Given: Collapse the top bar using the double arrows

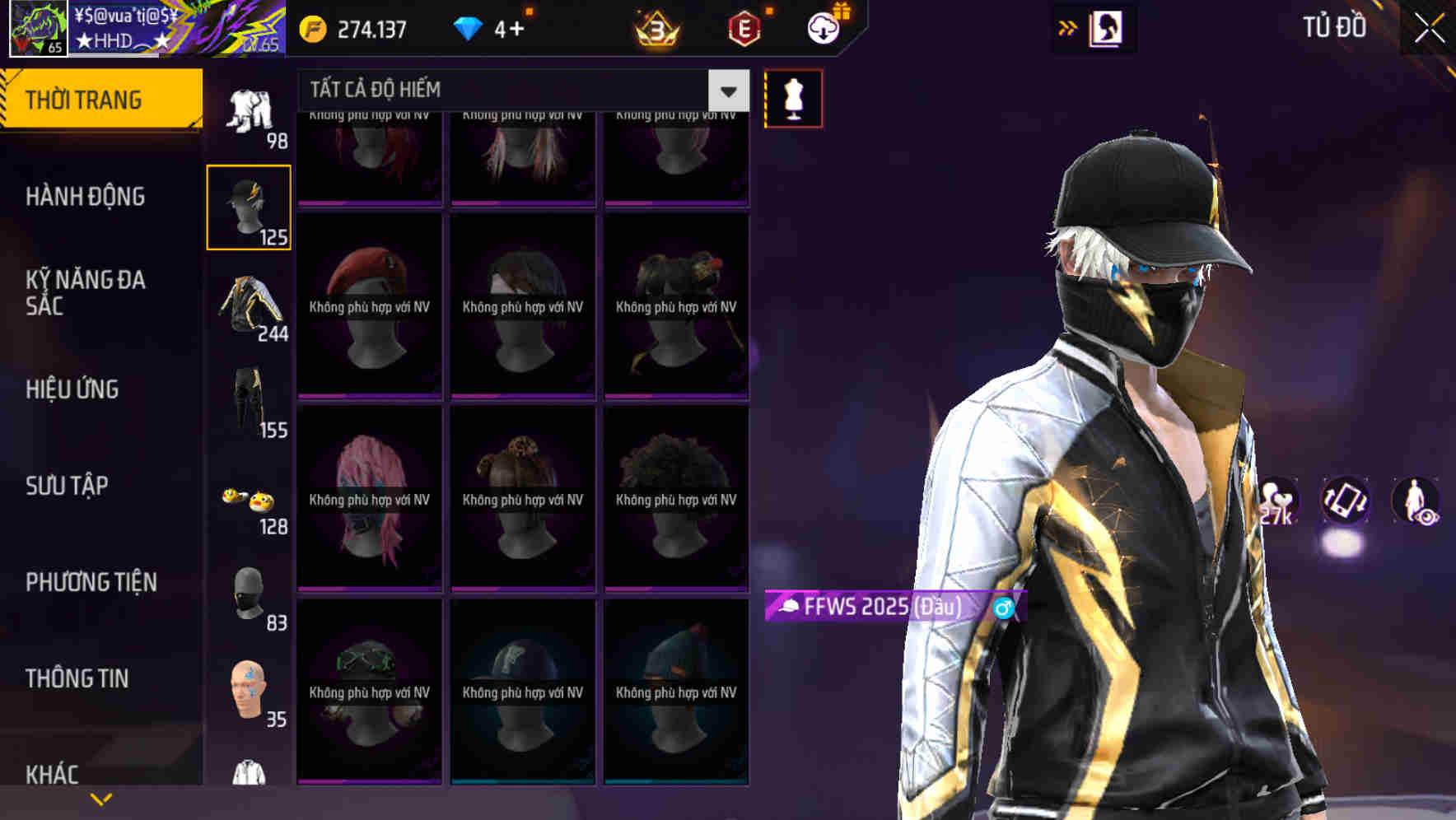Looking at the screenshot, I should 1068,27.
